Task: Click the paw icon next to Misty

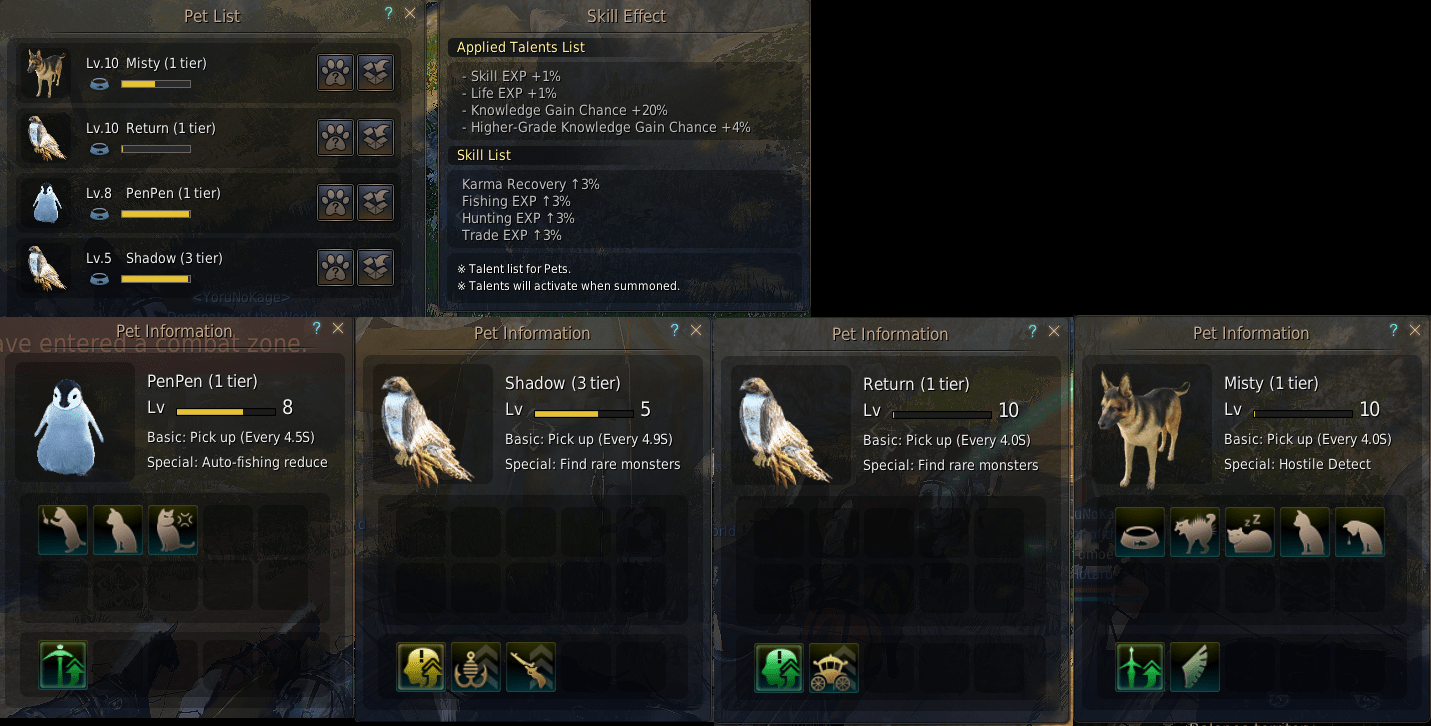Action: click(x=335, y=72)
